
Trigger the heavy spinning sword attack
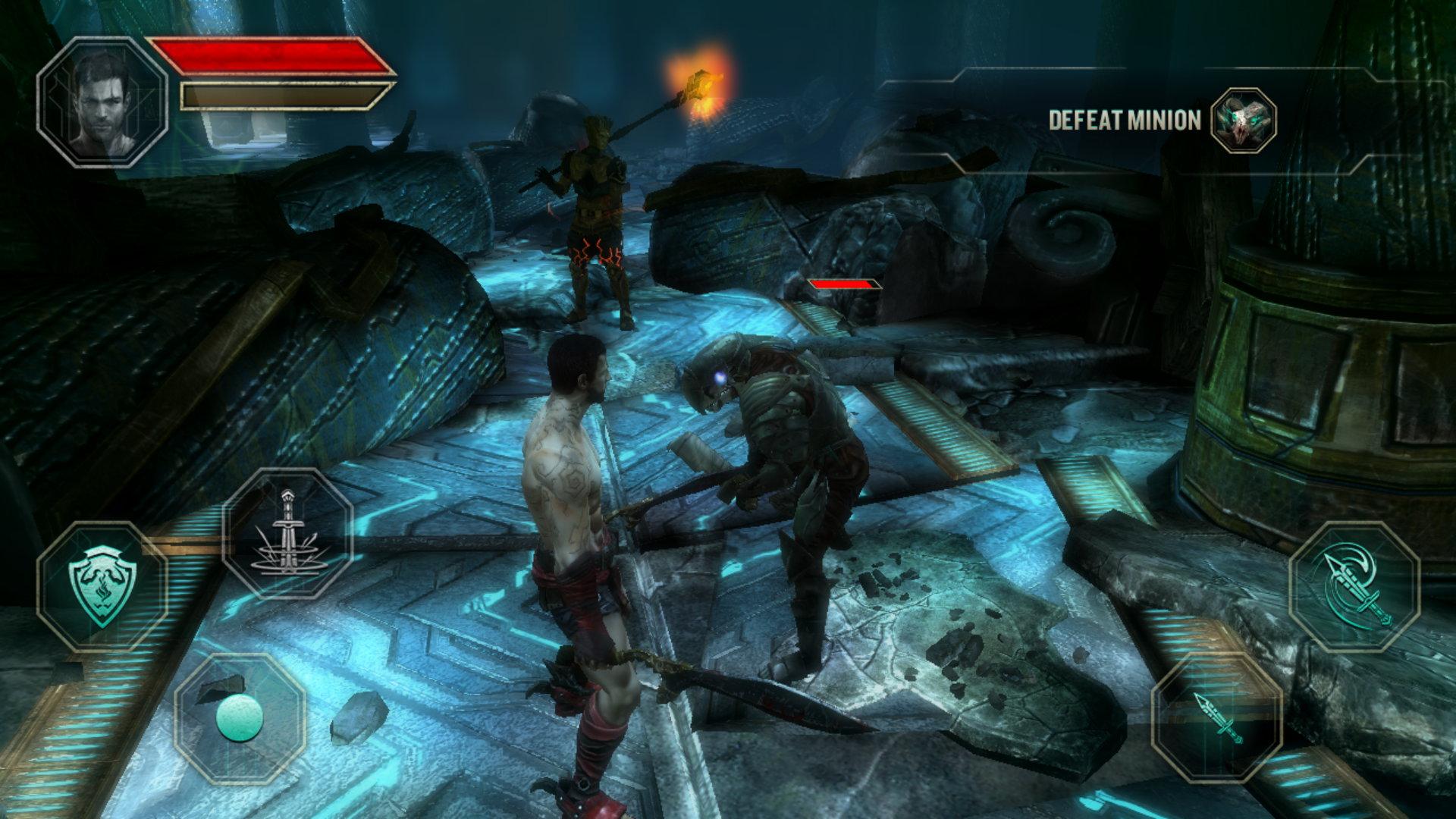pos(1354,586)
